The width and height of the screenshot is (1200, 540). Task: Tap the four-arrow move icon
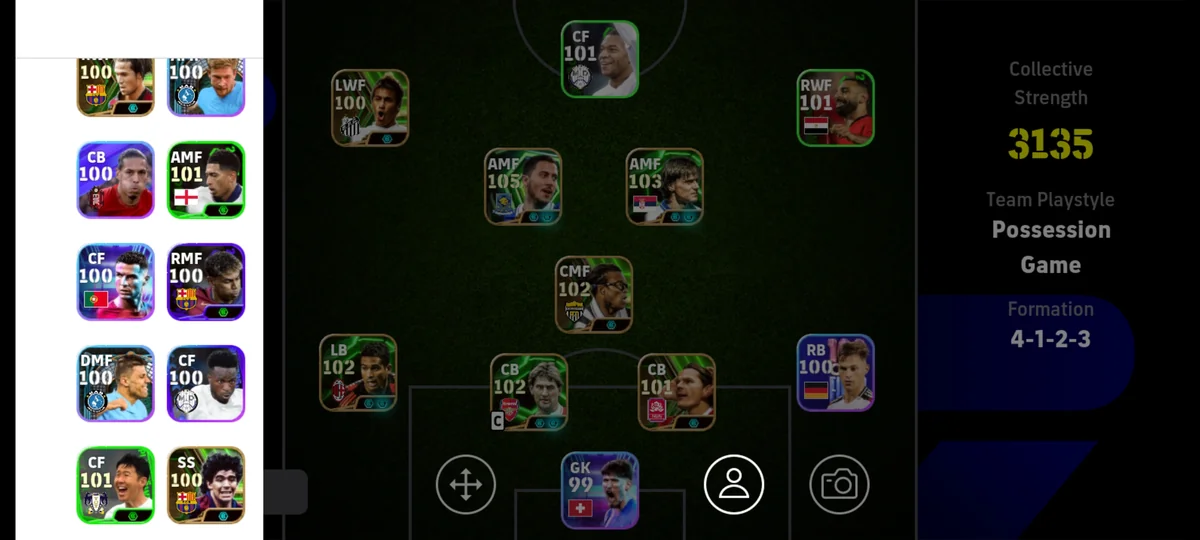(466, 485)
